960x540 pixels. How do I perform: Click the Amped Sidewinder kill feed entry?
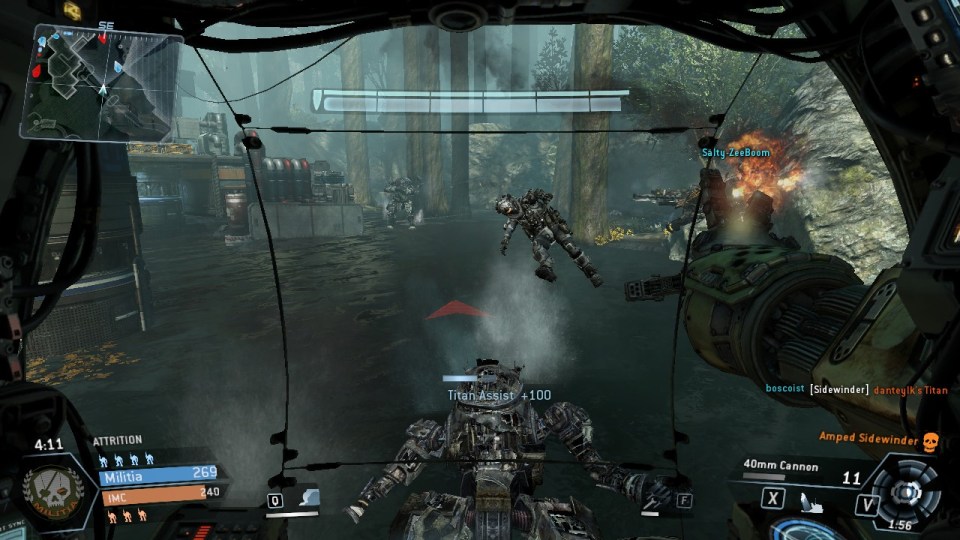[868, 437]
